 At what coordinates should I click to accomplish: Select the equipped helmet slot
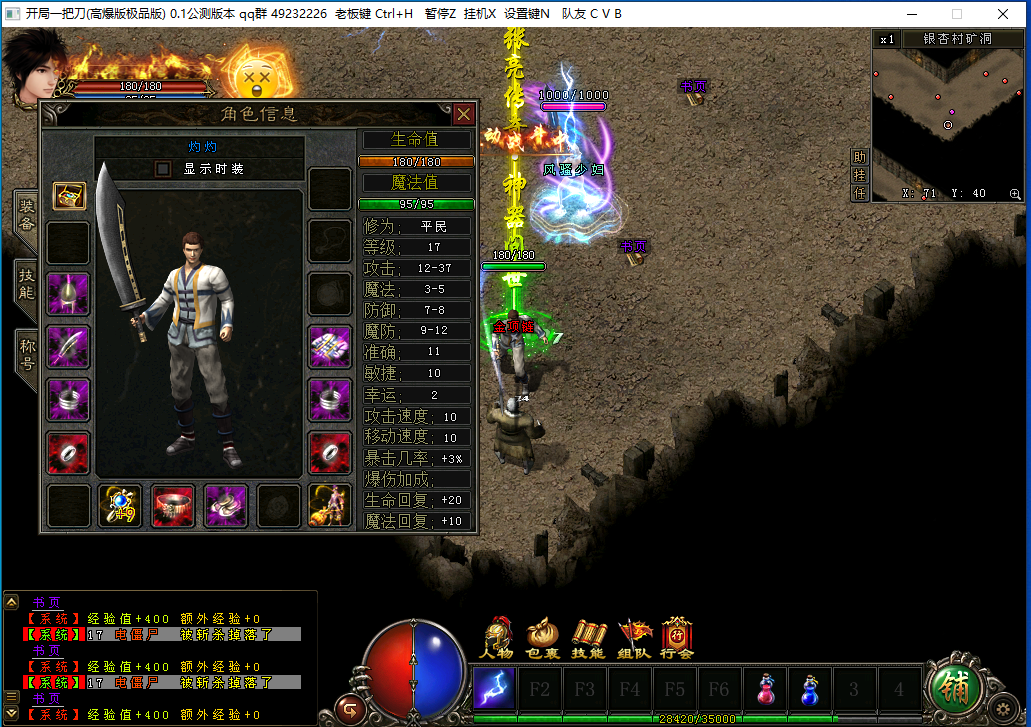pyautogui.click(x=68, y=293)
